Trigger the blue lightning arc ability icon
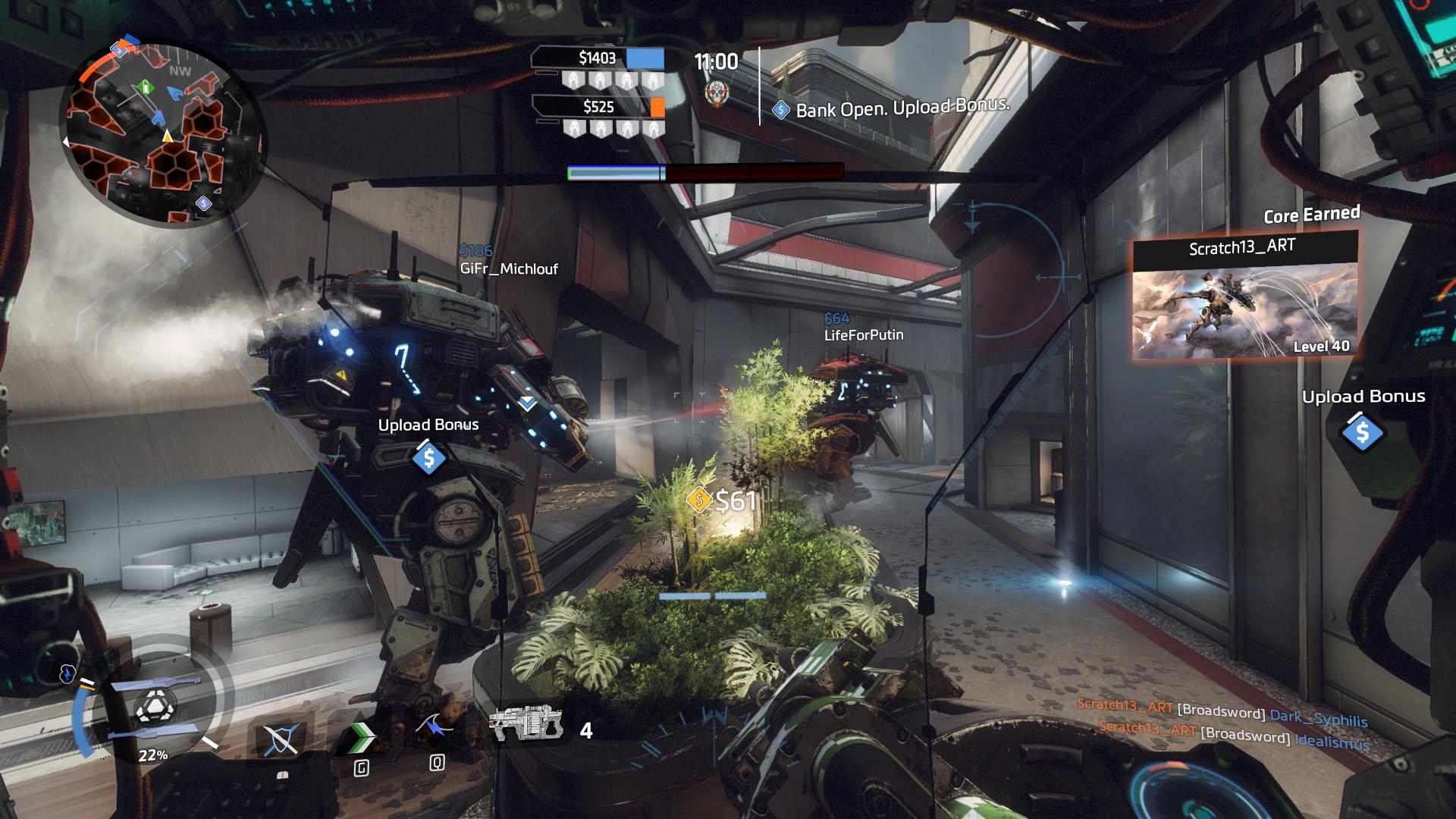The height and width of the screenshot is (819, 1456). point(435,730)
